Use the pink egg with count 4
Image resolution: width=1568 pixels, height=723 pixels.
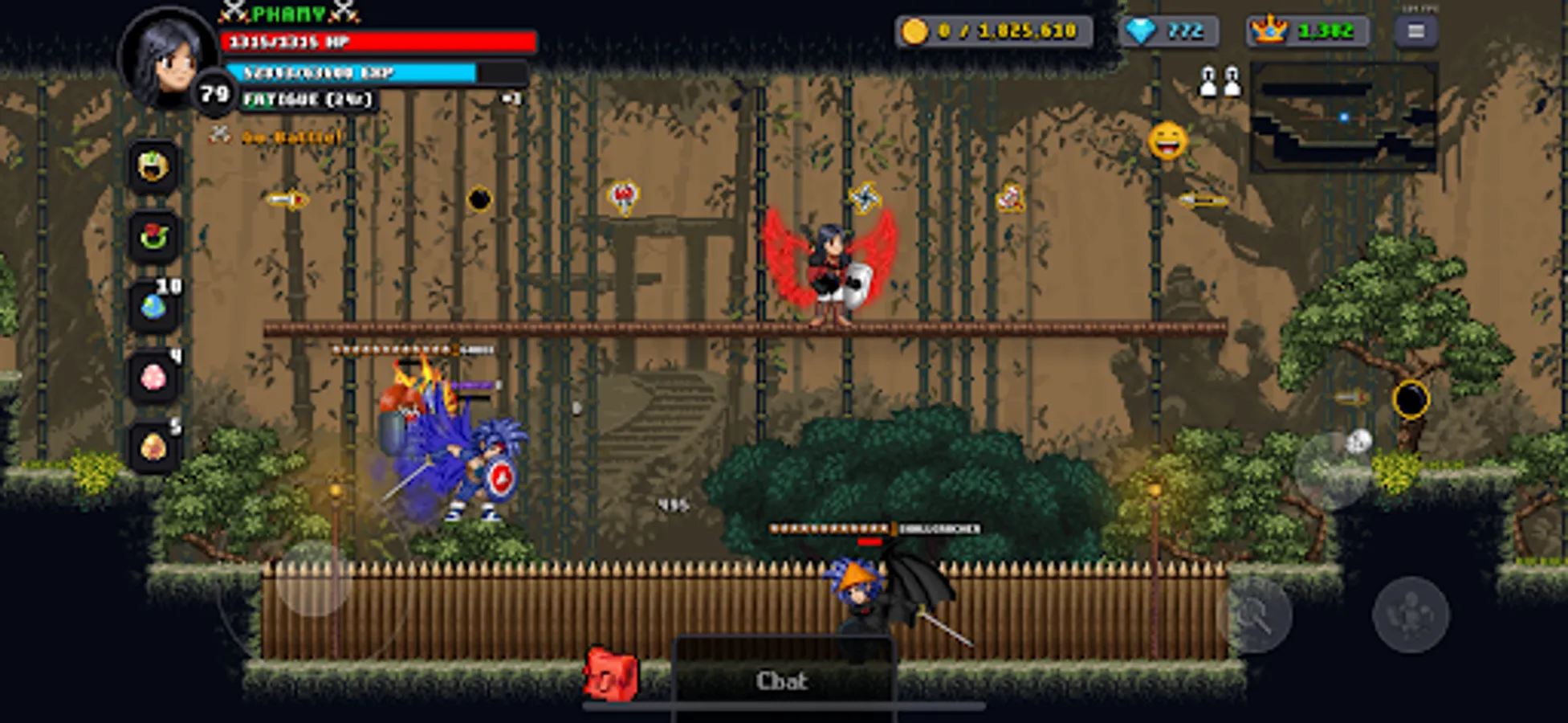[153, 378]
